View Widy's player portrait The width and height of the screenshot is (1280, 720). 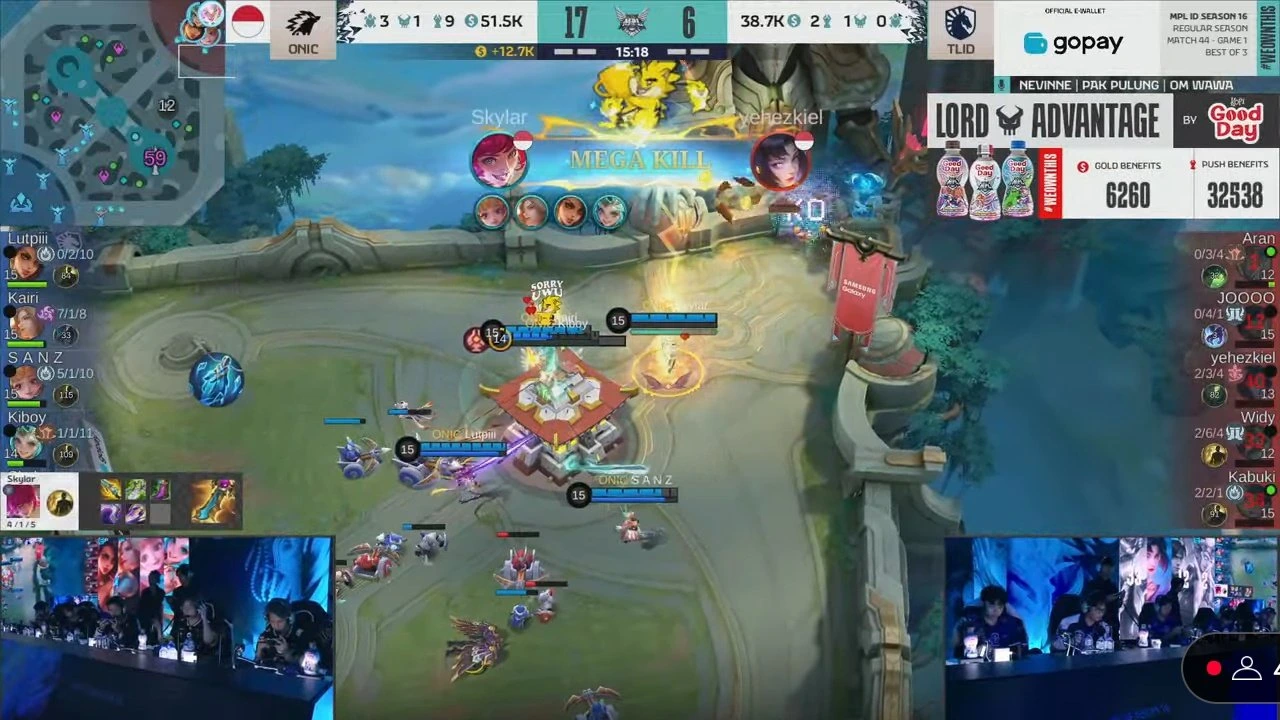tap(1256, 442)
